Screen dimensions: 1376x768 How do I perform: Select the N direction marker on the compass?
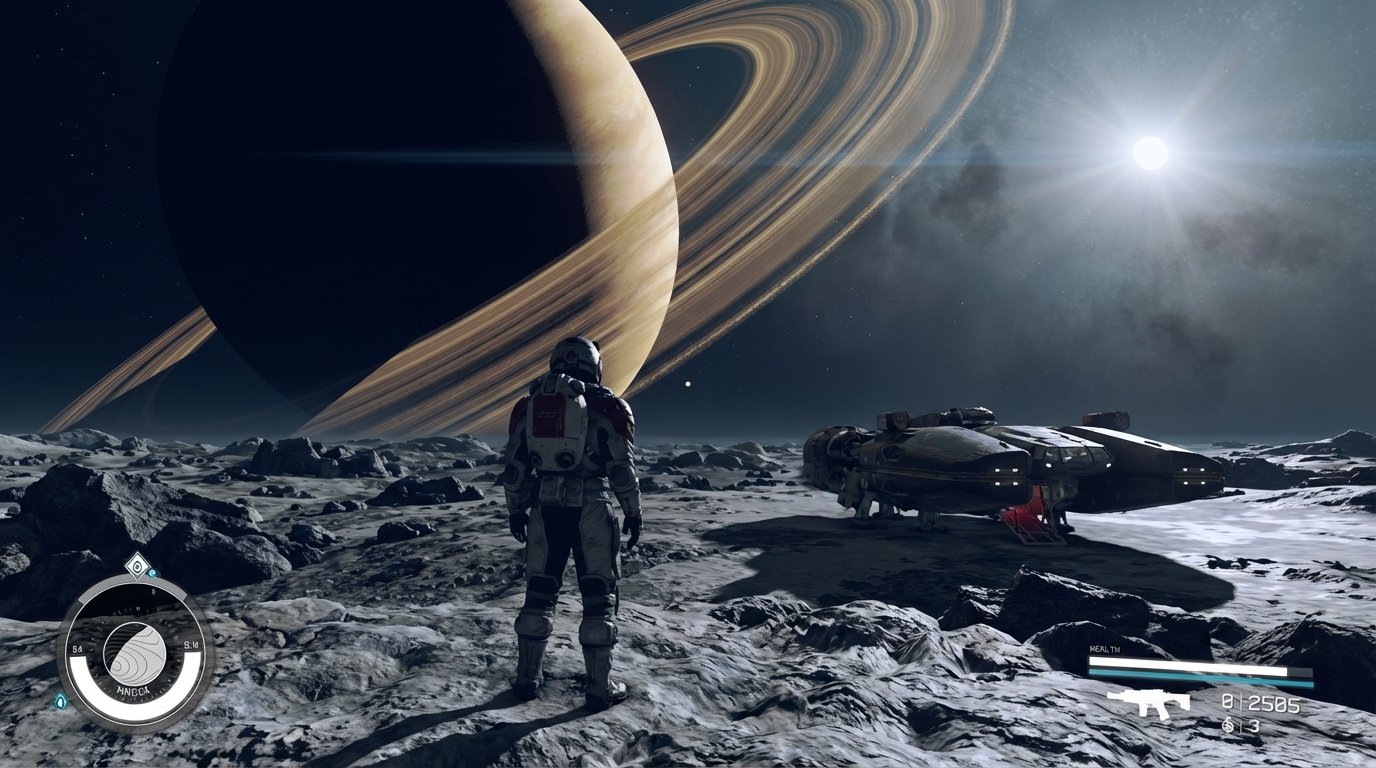coord(154,591)
